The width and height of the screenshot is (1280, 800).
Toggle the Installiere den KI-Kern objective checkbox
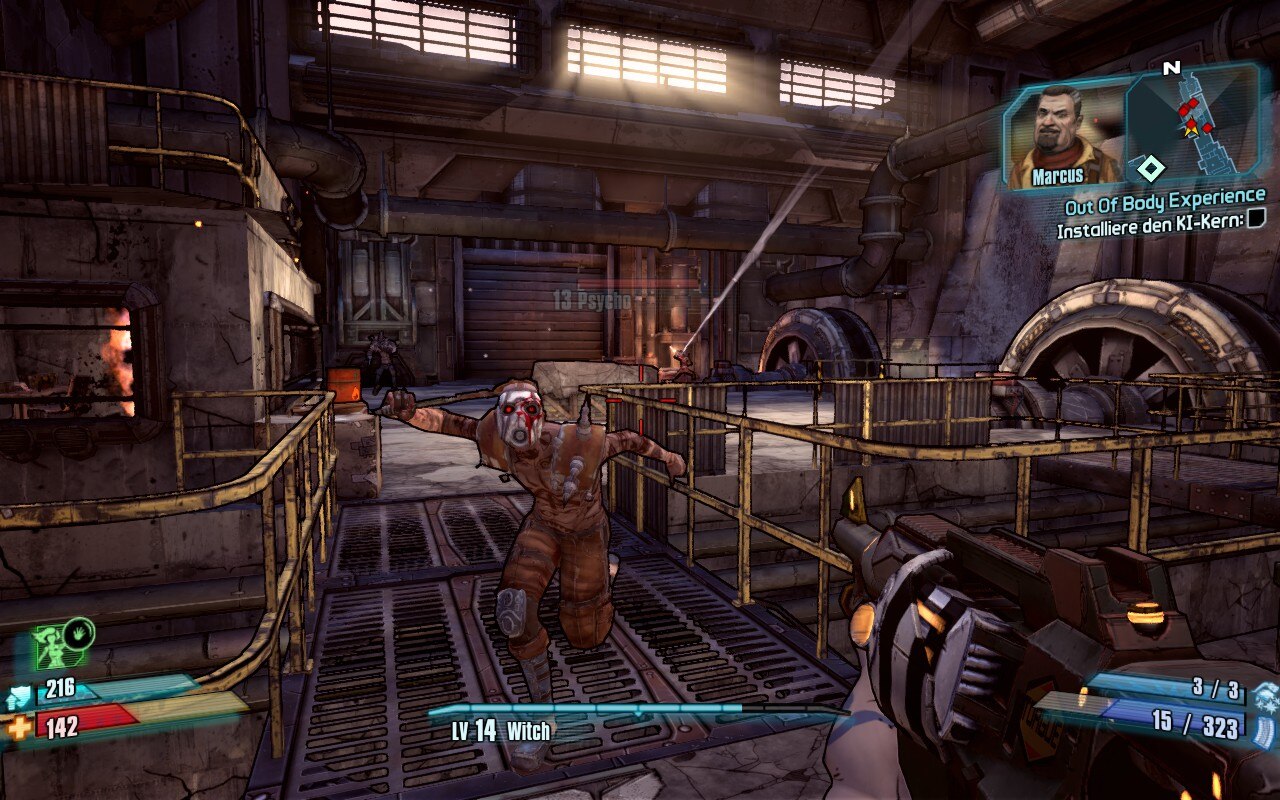coord(1257,218)
